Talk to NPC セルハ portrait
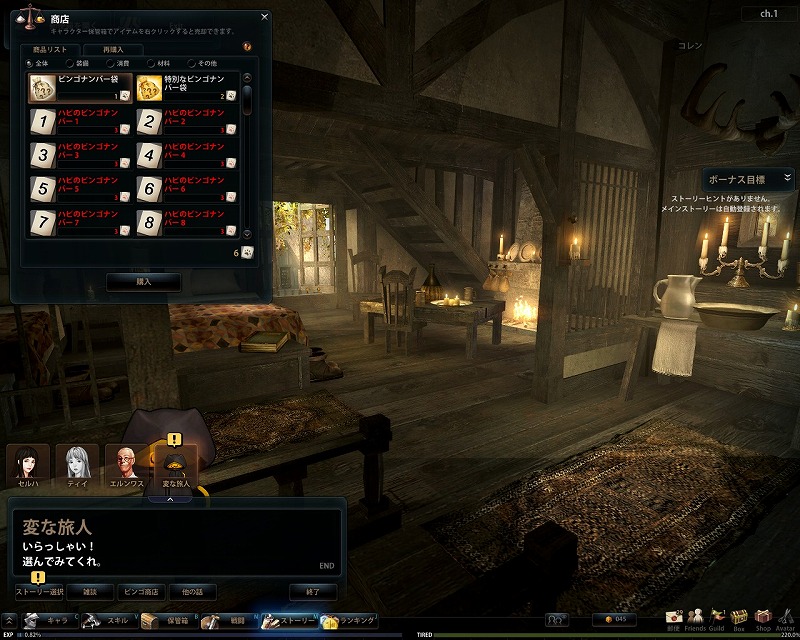 [x=28, y=466]
